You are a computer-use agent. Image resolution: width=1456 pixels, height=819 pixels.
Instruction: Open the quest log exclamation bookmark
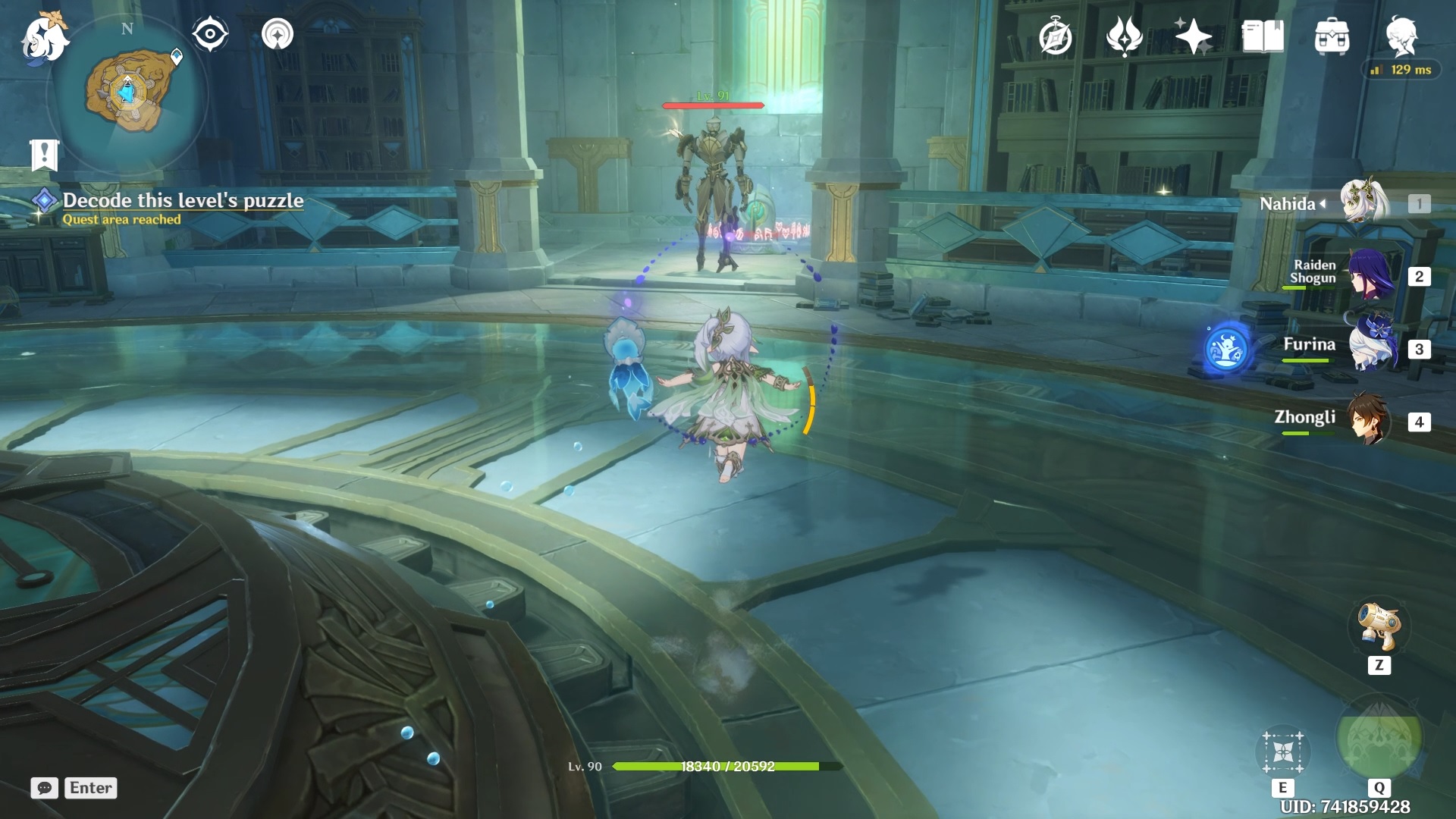[44, 155]
